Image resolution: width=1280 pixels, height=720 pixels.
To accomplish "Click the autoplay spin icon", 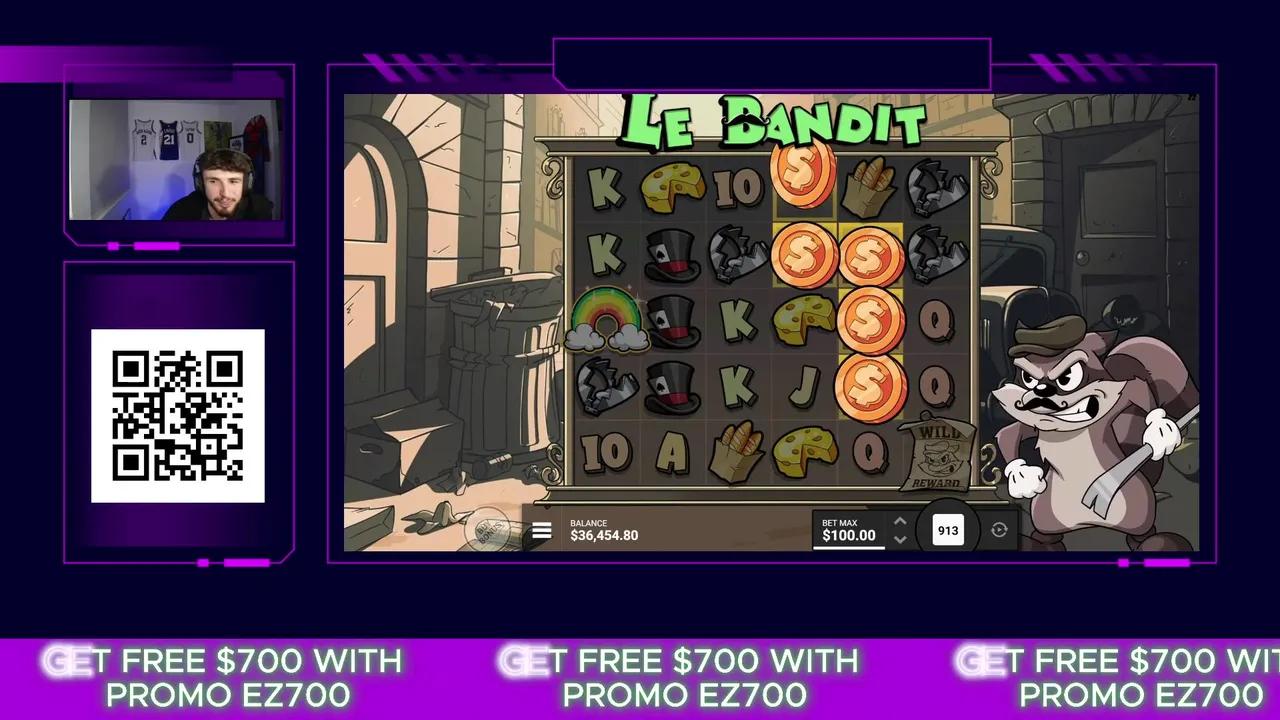I will [998, 530].
